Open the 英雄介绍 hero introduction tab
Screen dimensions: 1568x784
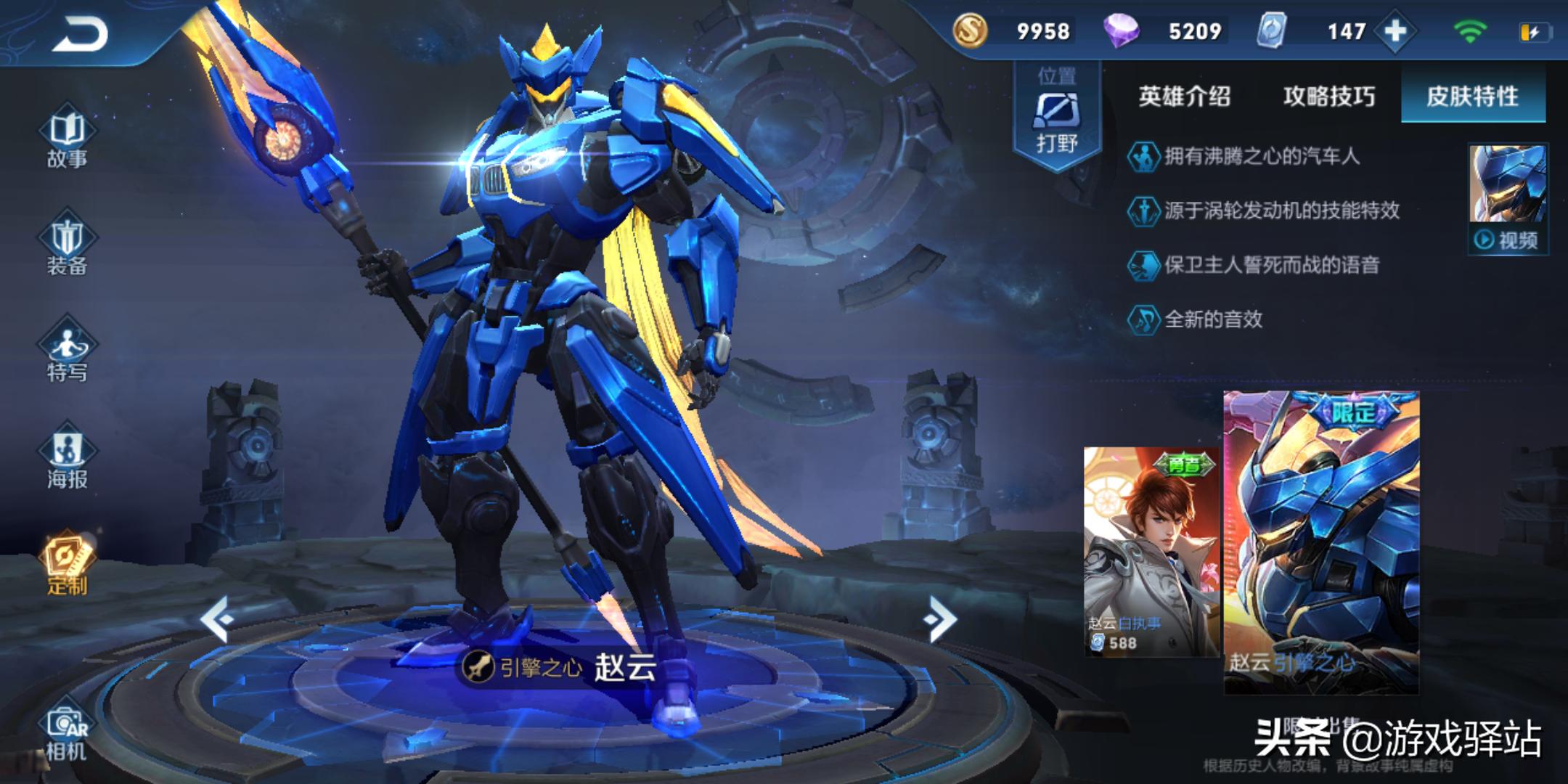[1184, 97]
